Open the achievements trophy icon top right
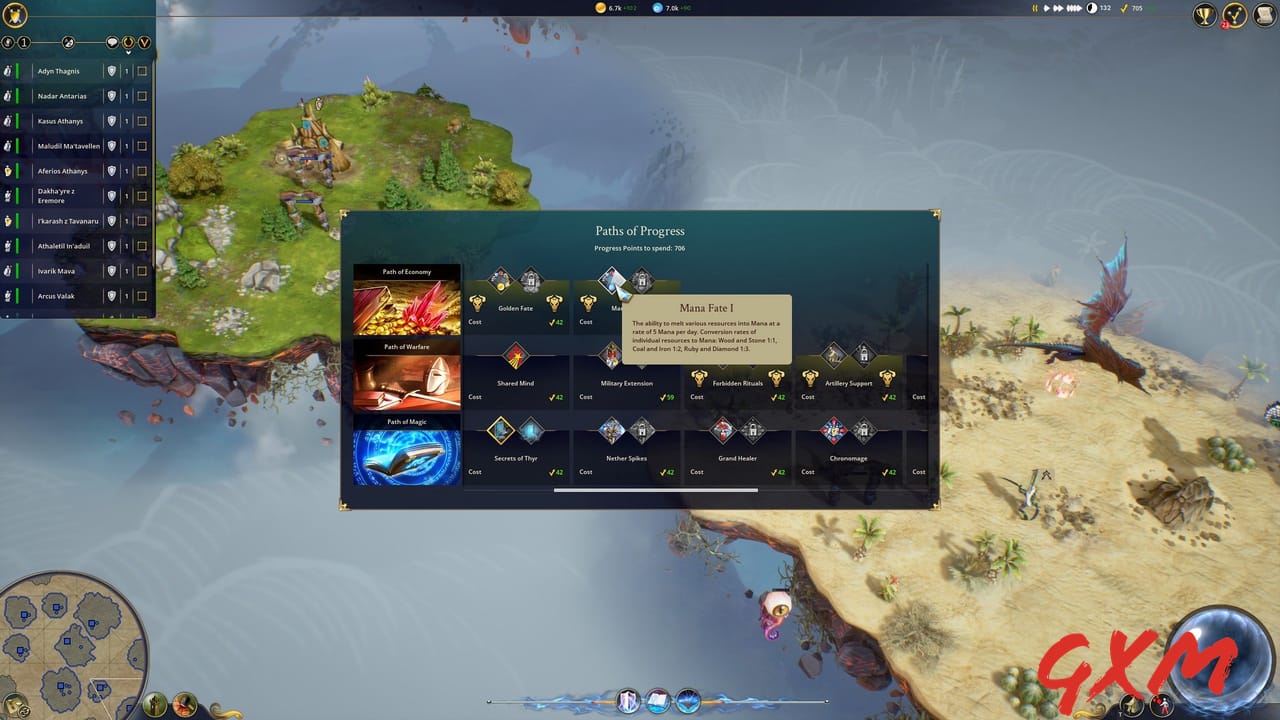This screenshot has height=720, width=1280. coord(1203,16)
